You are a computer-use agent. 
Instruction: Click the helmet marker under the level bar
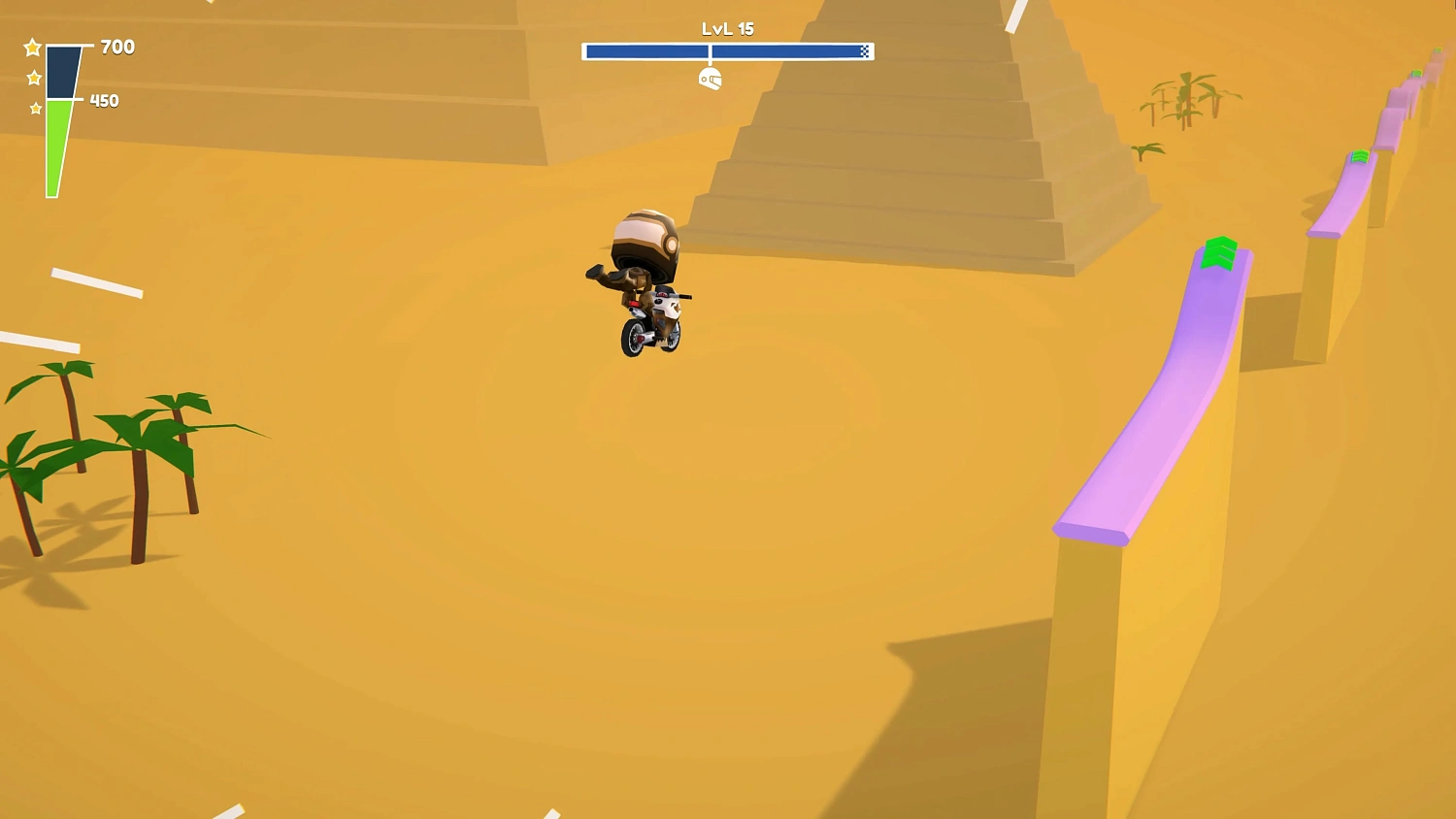(x=710, y=77)
